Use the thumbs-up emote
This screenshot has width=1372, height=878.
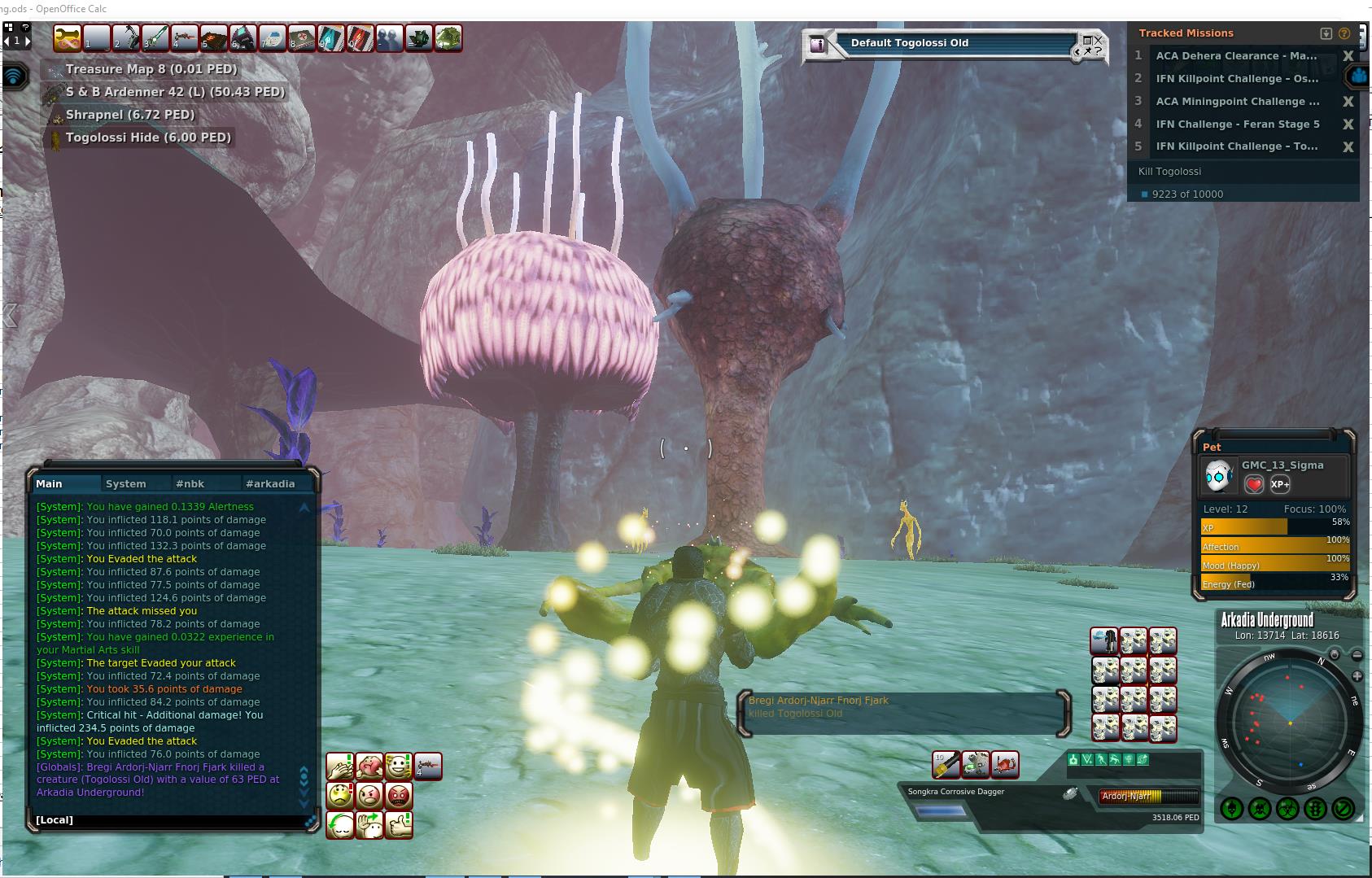coord(399,824)
